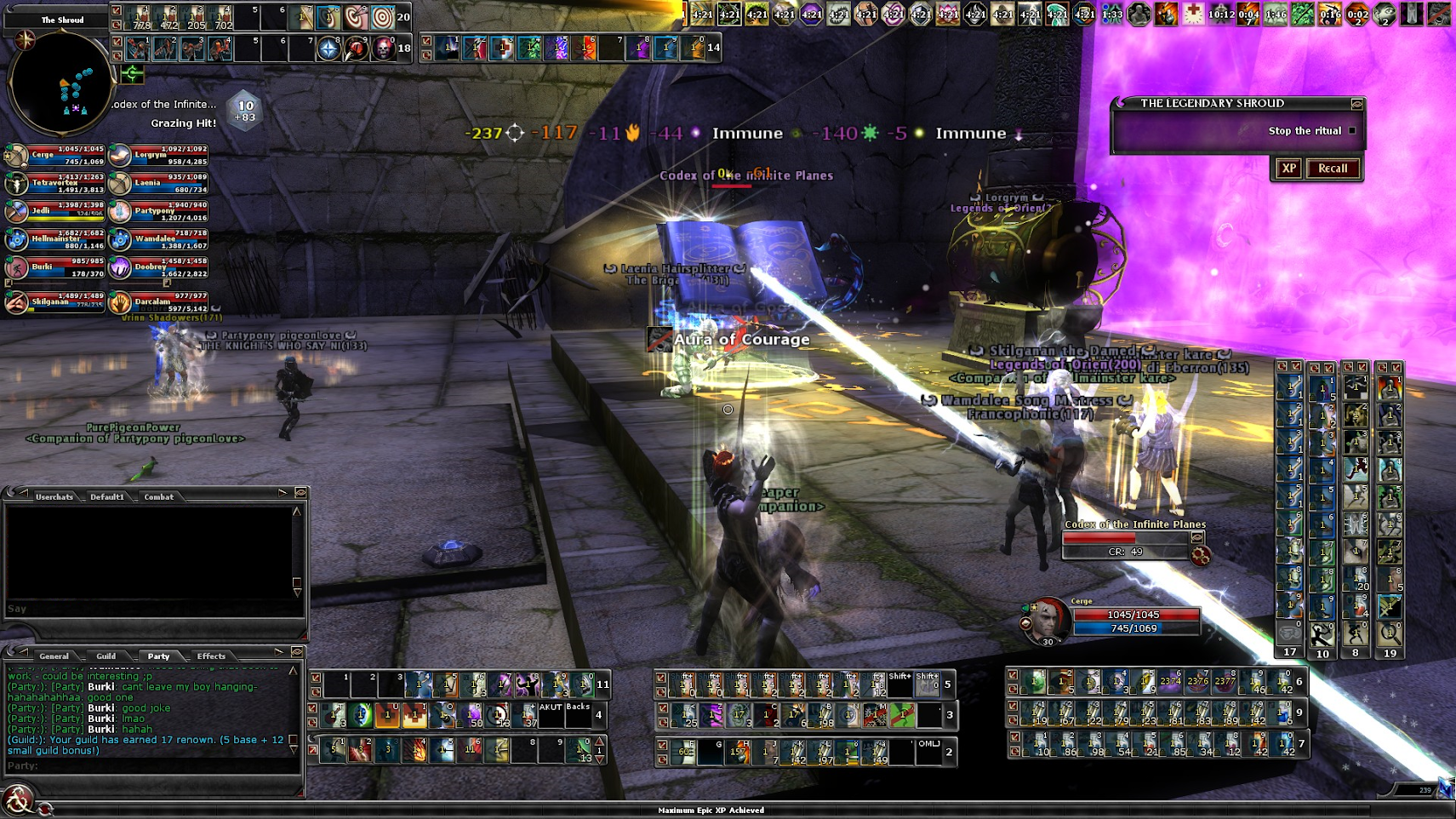Open the XP report button
1456x819 pixels.
point(1288,169)
